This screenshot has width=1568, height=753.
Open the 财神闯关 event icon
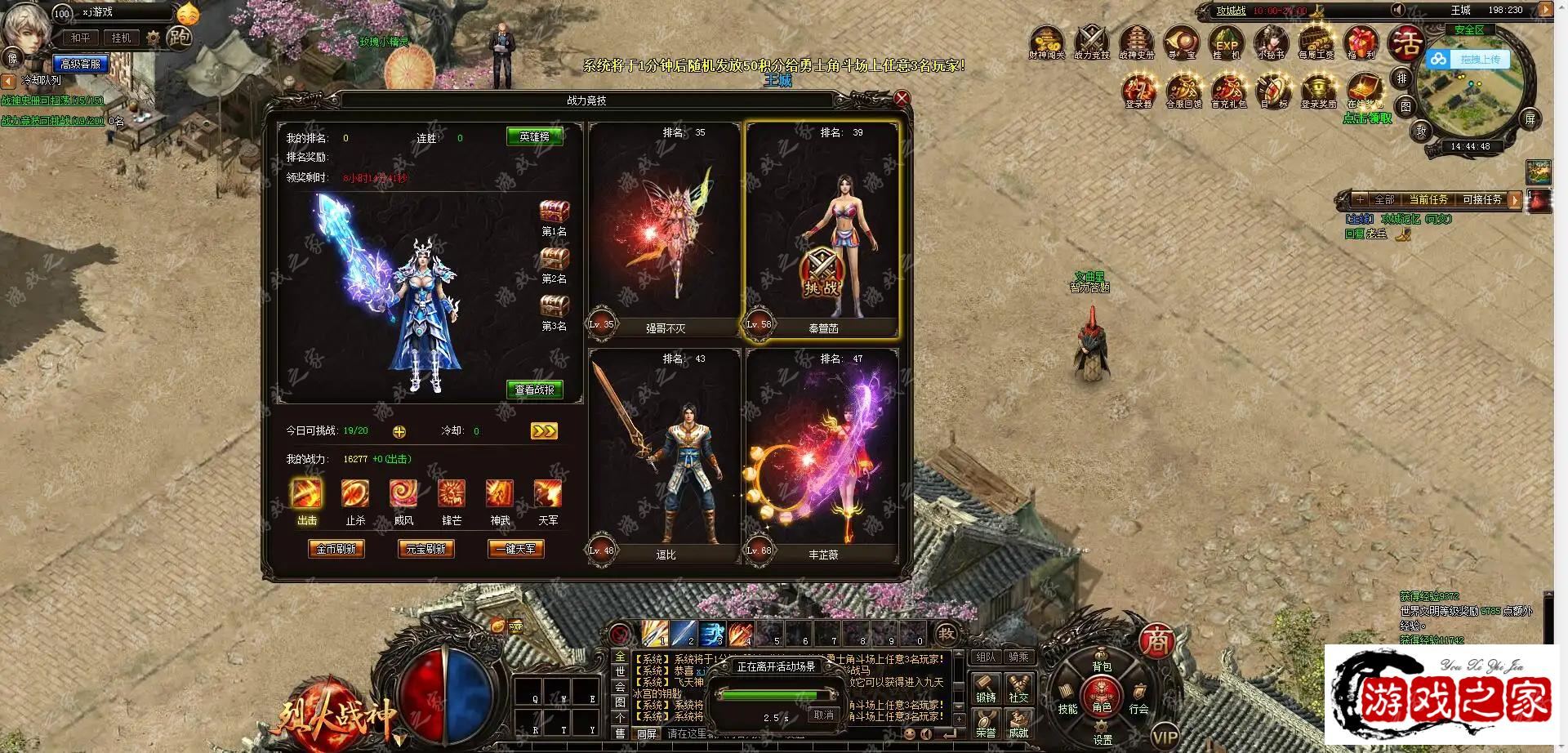coord(1046,41)
